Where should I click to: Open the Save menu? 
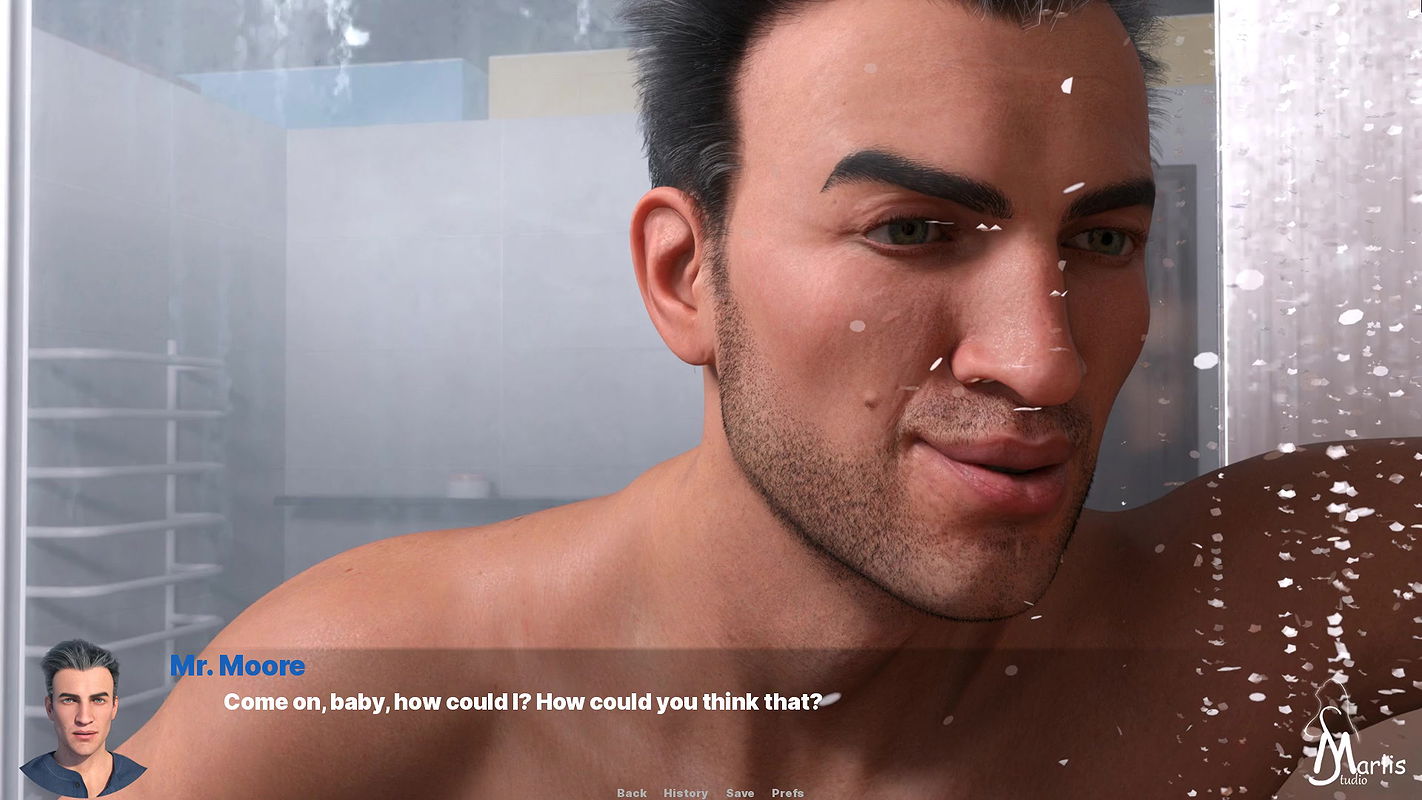point(740,793)
